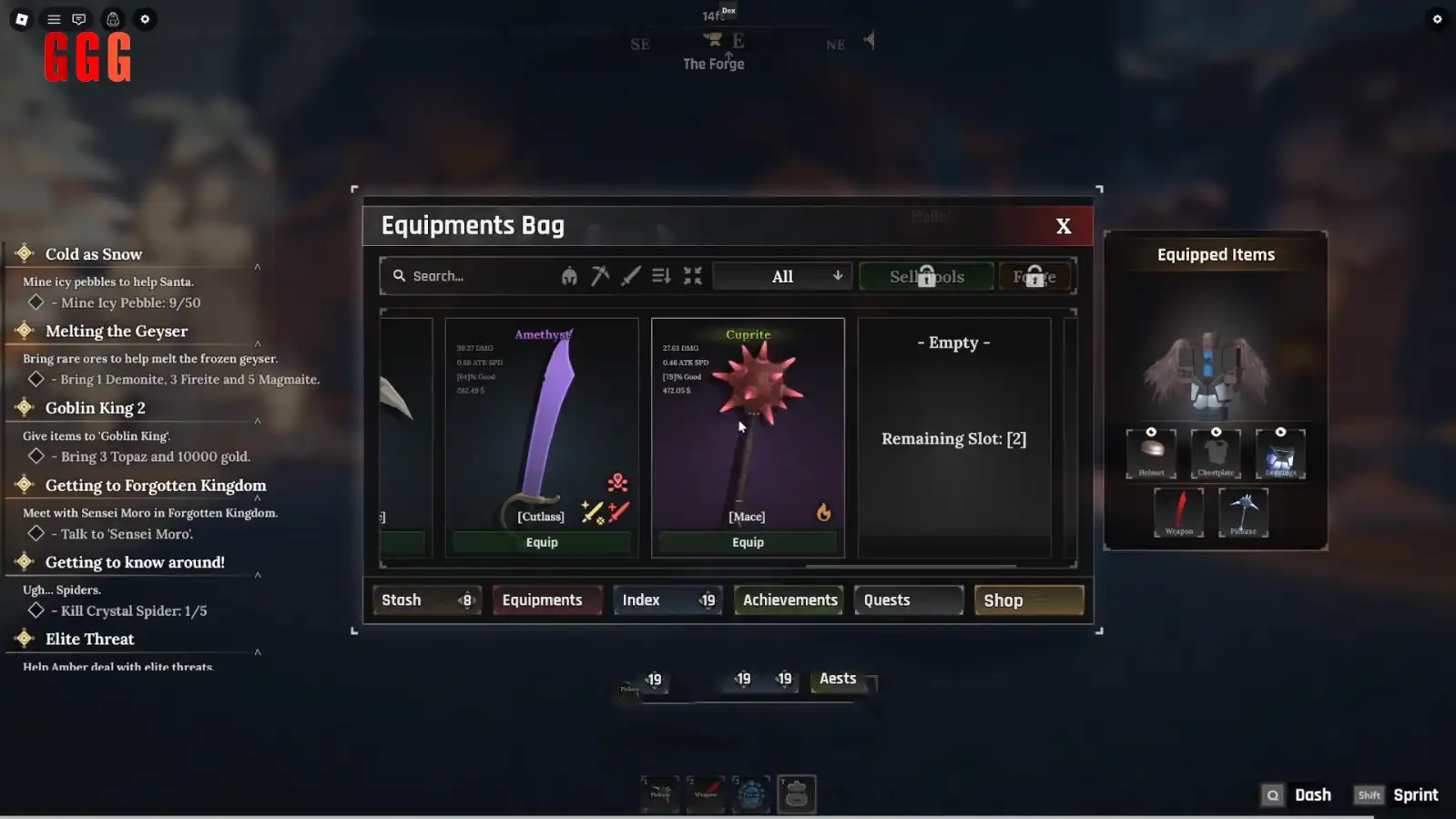Select the equipped Weapon slot
The image size is (1456, 819).
(1178, 511)
